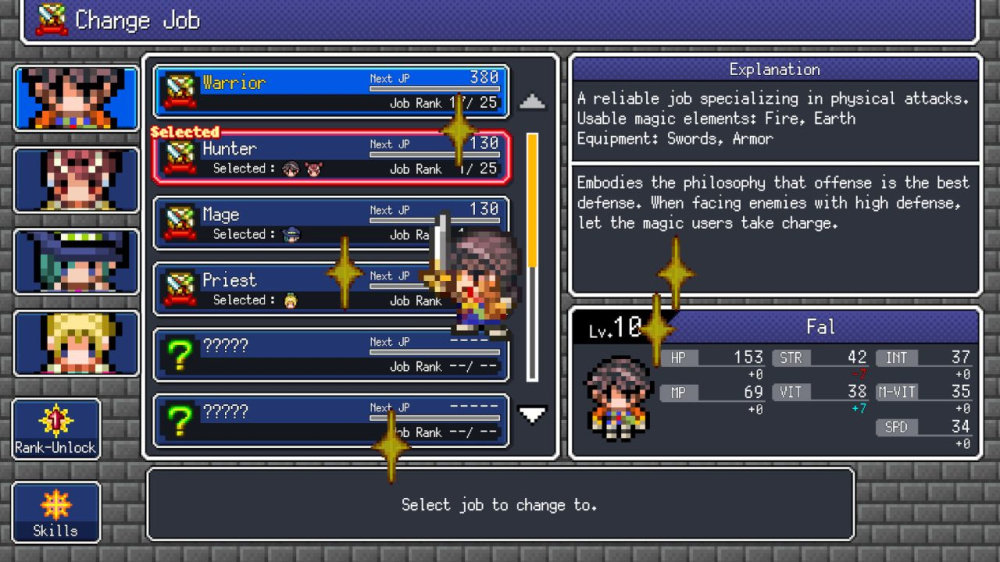Image resolution: width=1000 pixels, height=562 pixels.
Task: Click the job list scroll-up arrow
Action: tap(532, 102)
